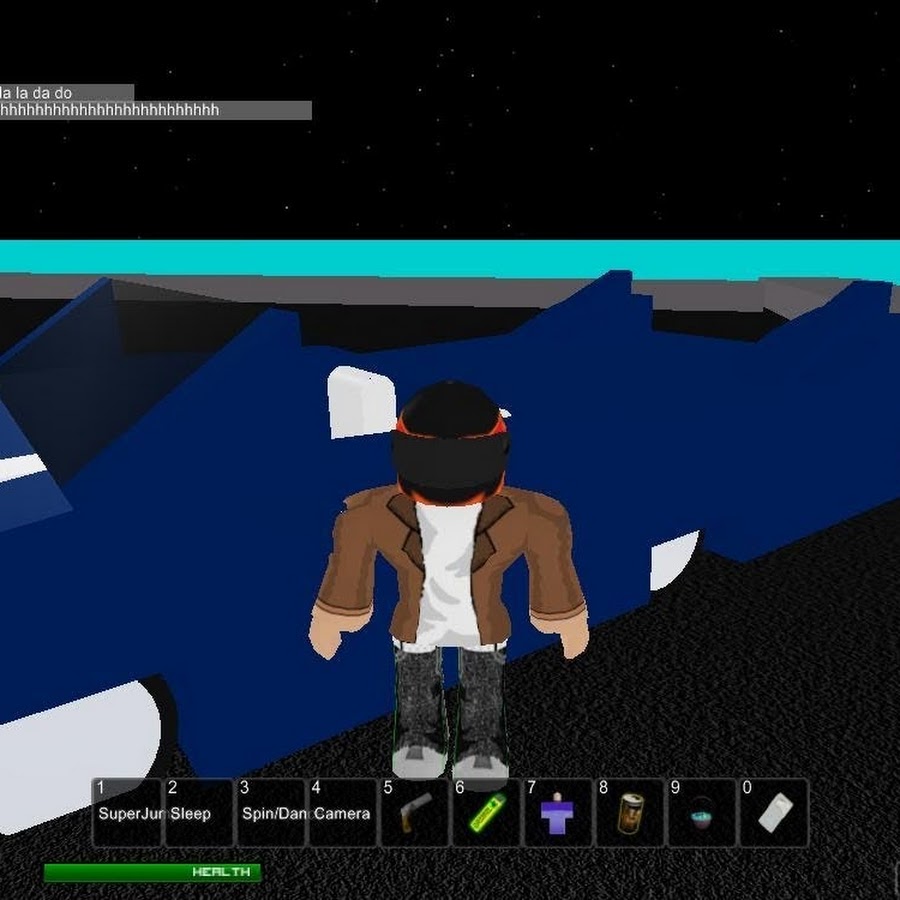Equip the brown drink can item
This screenshot has width=900, height=900.
click(x=630, y=813)
